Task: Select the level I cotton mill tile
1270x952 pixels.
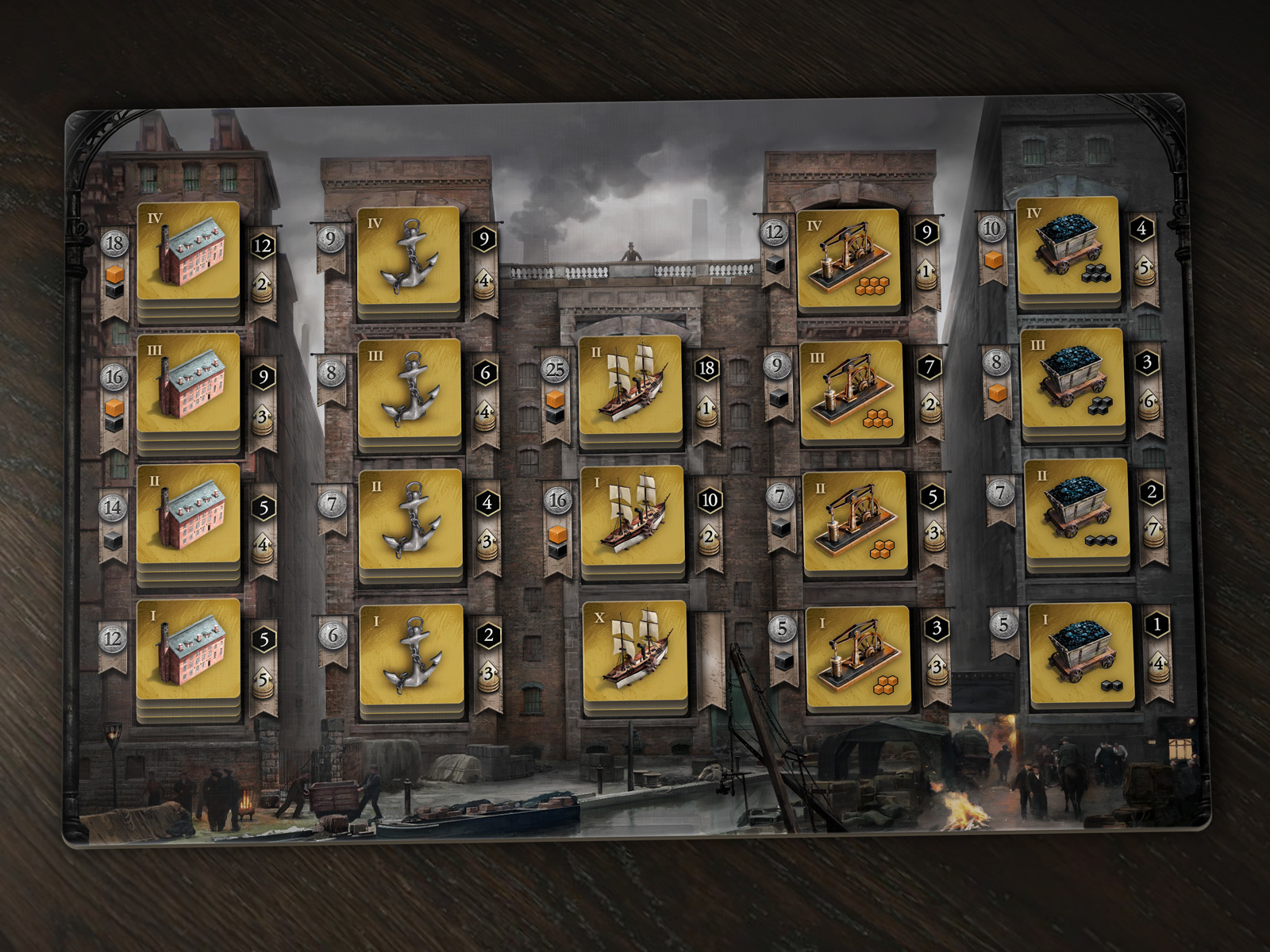Action: pyautogui.click(x=188, y=648)
